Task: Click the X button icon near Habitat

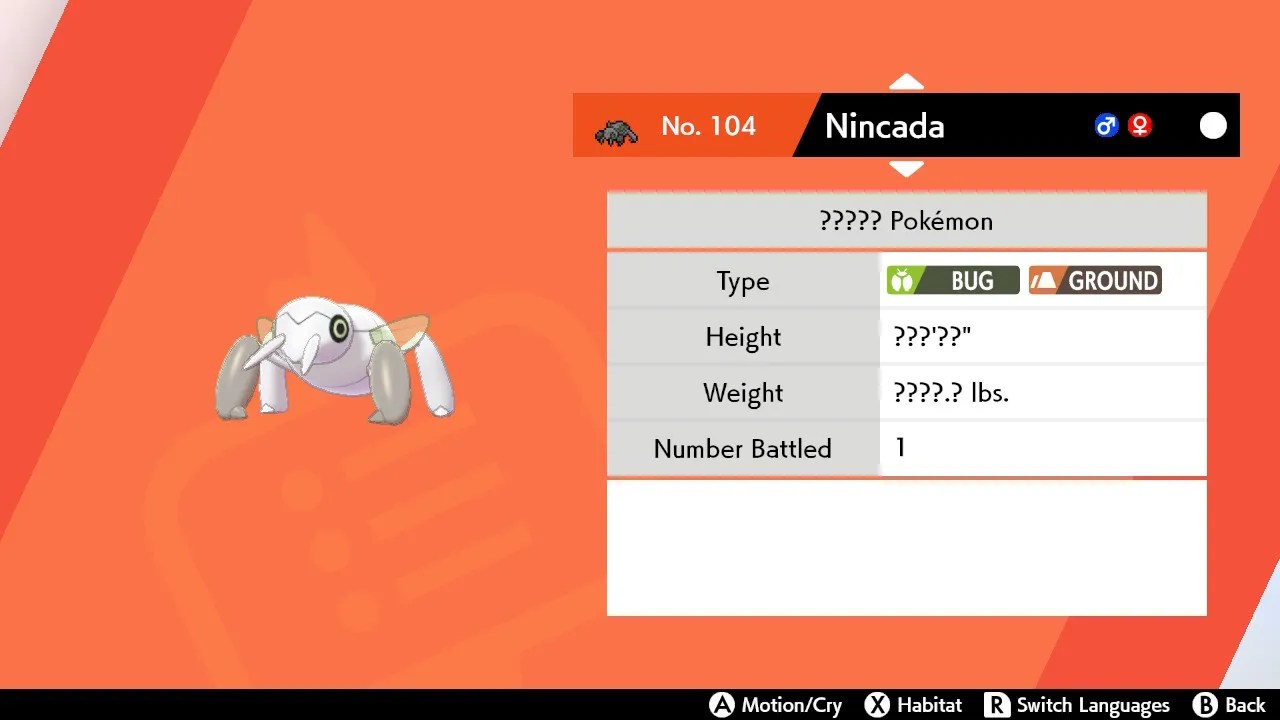Action: pyautogui.click(x=879, y=704)
